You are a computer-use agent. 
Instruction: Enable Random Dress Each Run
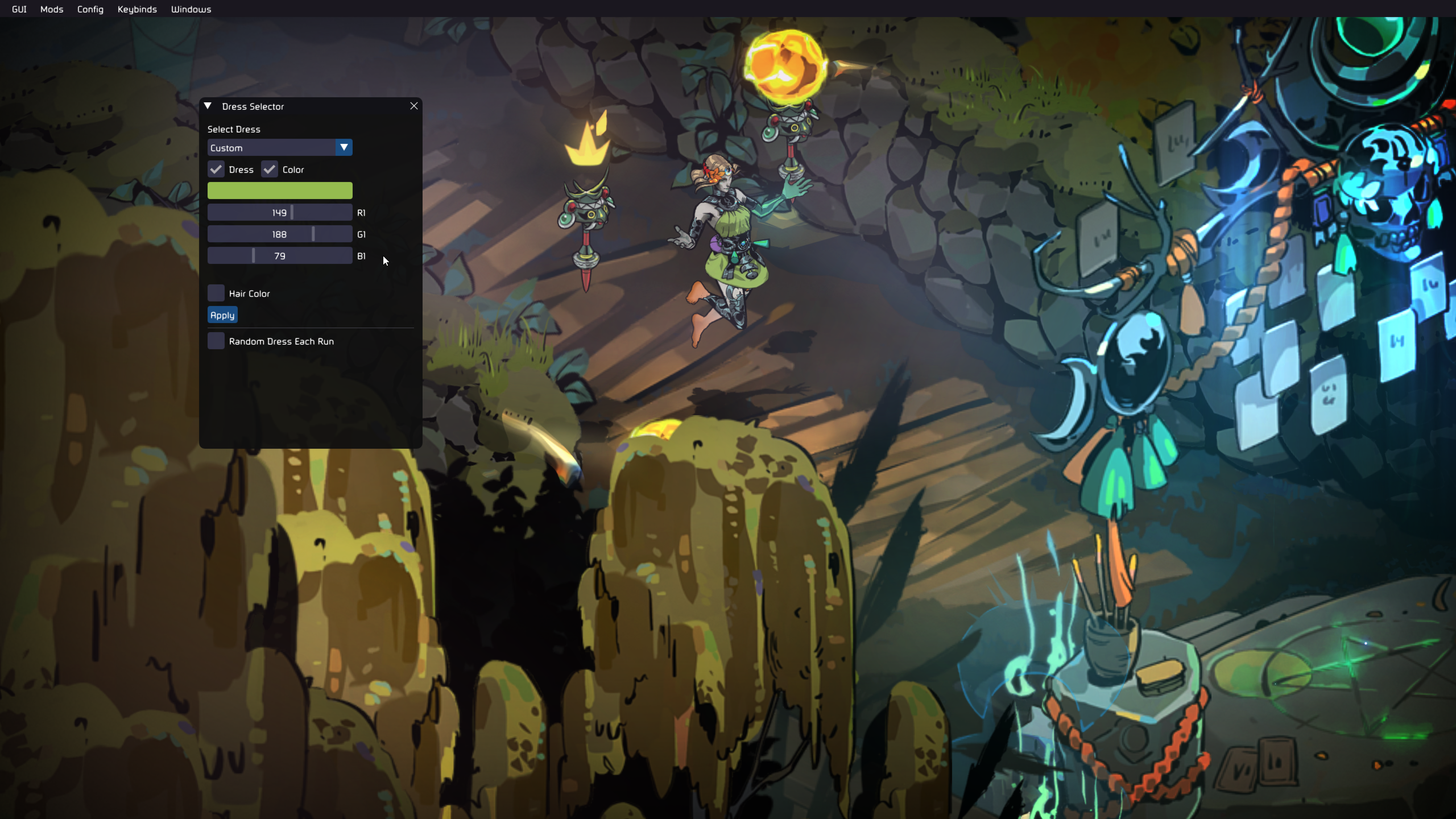click(x=216, y=341)
